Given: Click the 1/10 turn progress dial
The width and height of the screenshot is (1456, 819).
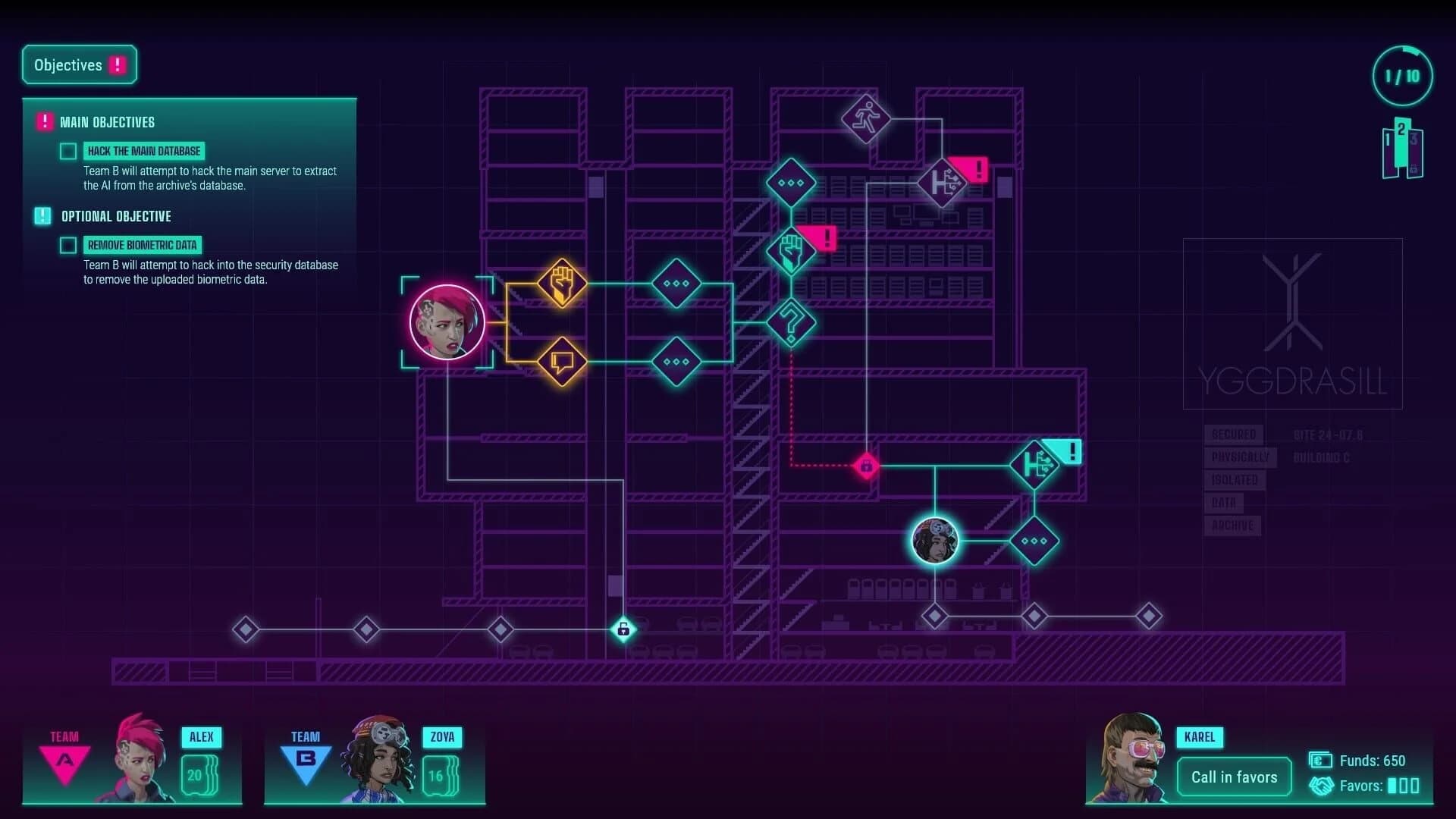Looking at the screenshot, I should click(1401, 75).
